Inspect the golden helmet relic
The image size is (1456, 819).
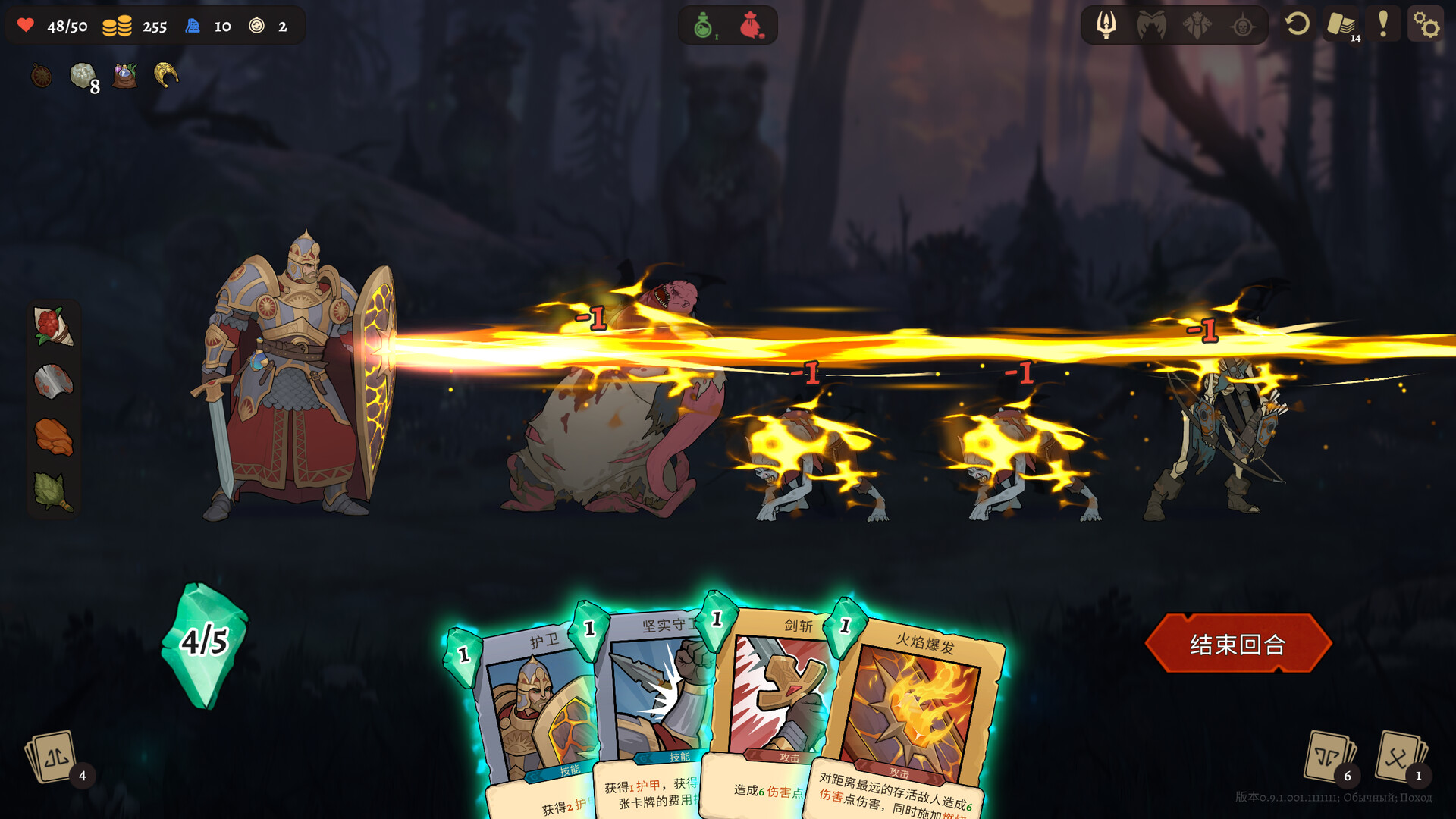[166, 74]
